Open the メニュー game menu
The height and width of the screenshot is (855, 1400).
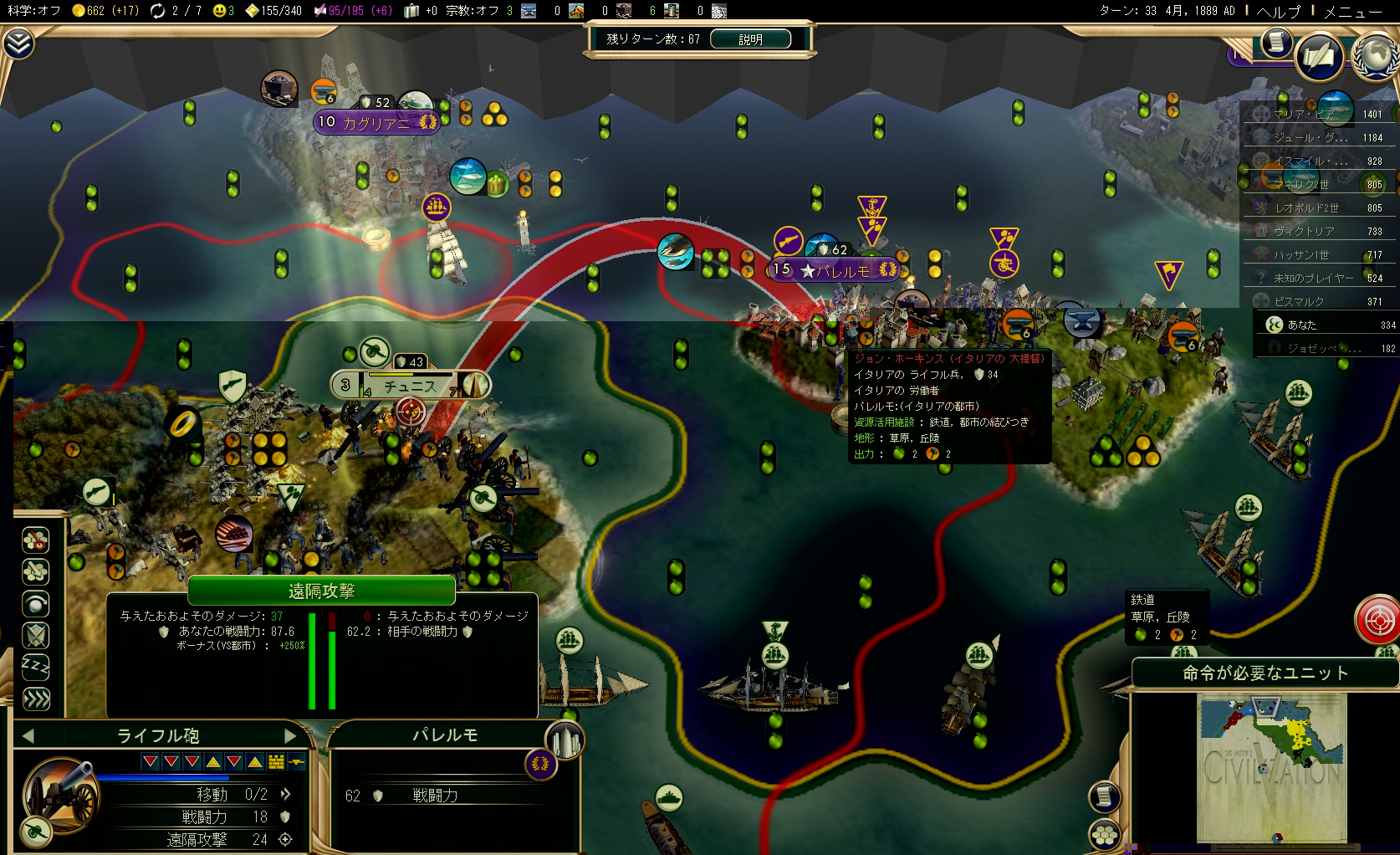[1352, 12]
